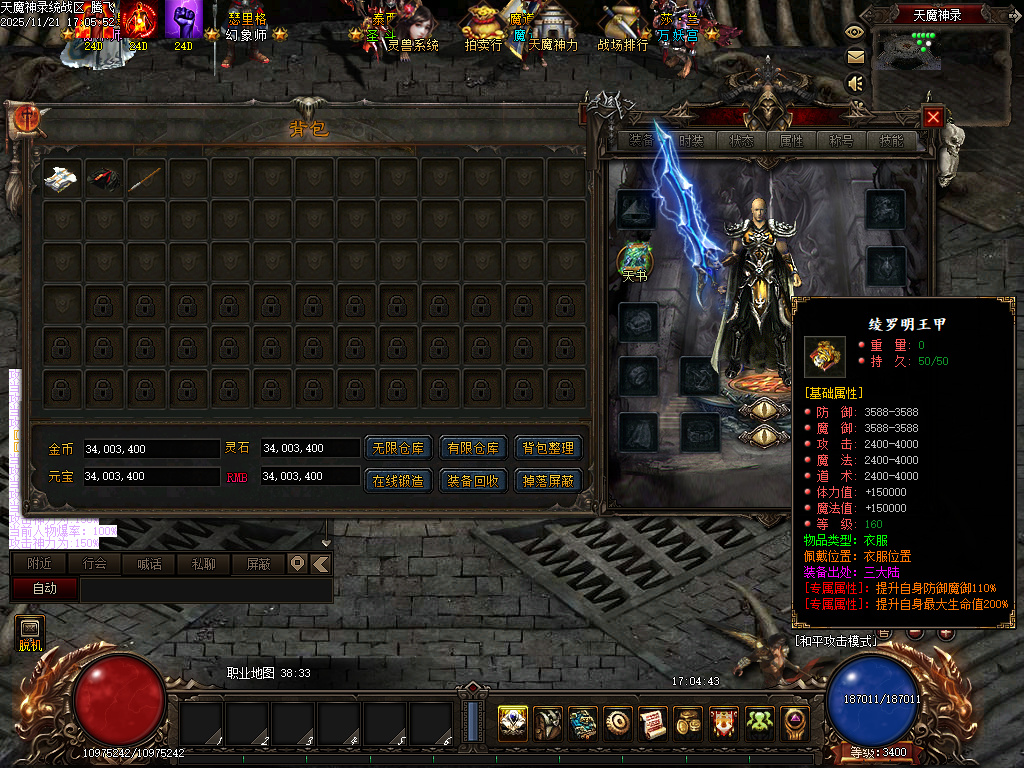Toggle the sound speaker icon
The height and width of the screenshot is (768, 1024).
[x=855, y=84]
